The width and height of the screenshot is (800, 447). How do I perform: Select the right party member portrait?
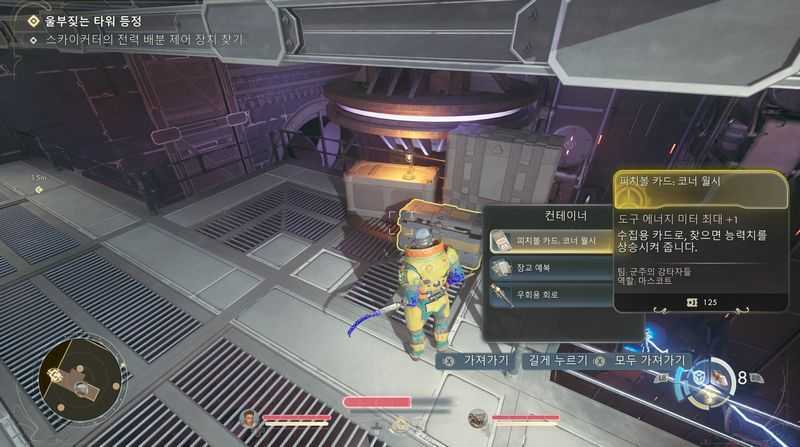[x=477, y=418]
